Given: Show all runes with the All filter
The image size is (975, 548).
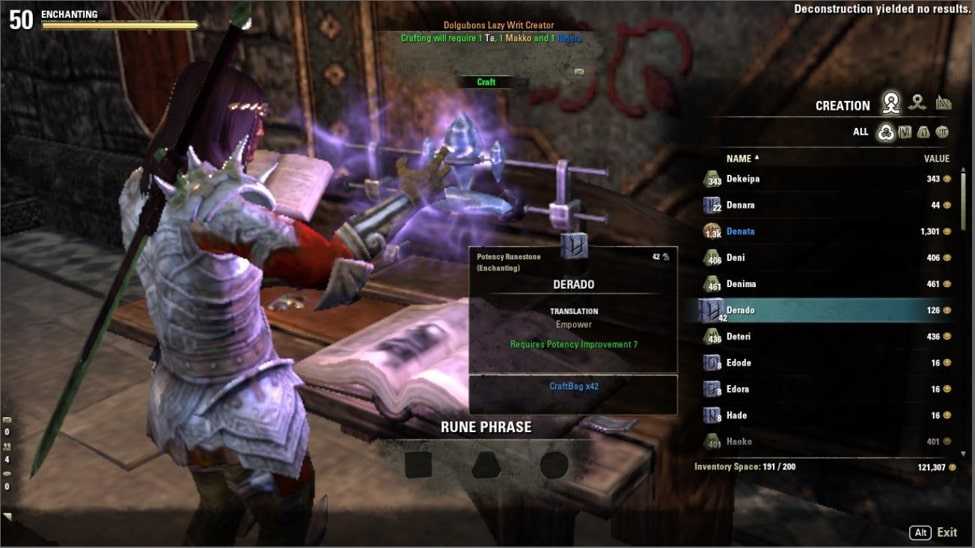Looking at the screenshot, I should click(885, 132).
